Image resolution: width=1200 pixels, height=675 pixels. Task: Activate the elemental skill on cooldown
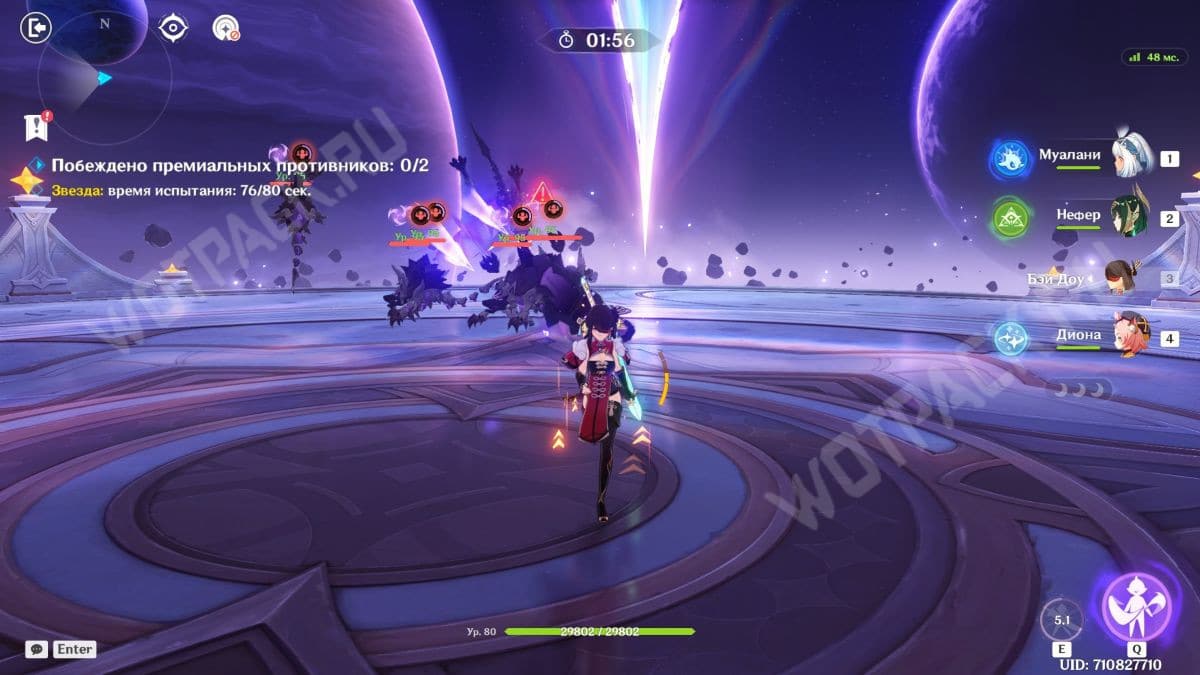point(1061,620)
